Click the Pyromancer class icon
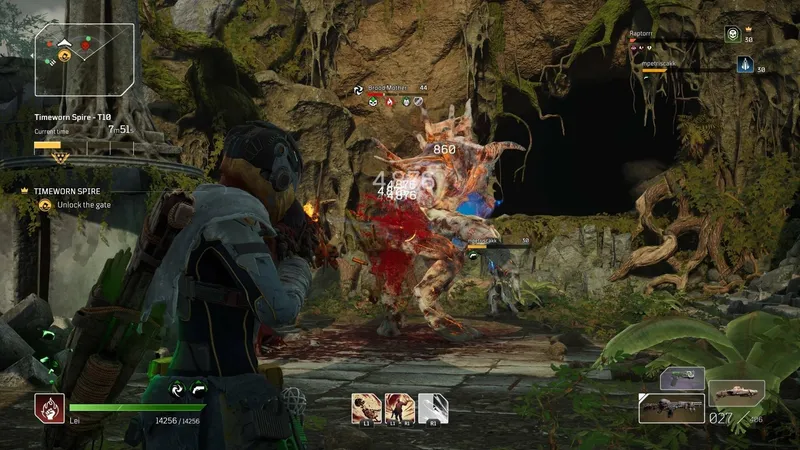Viewport: 800px width, 450px height. pos(49,407)
